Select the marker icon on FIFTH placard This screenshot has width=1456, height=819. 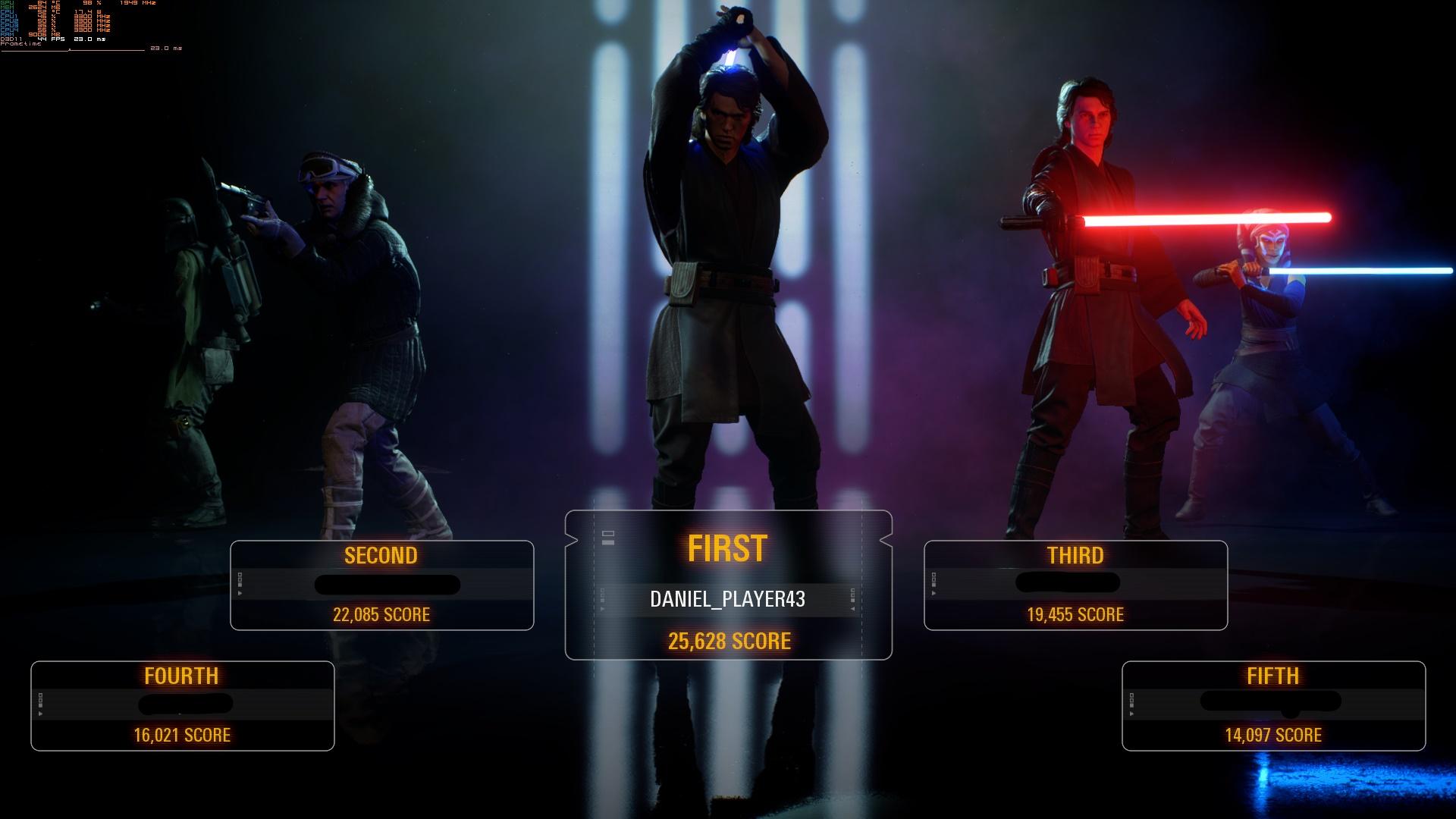pyautogui.click(x=1131, y=701)
